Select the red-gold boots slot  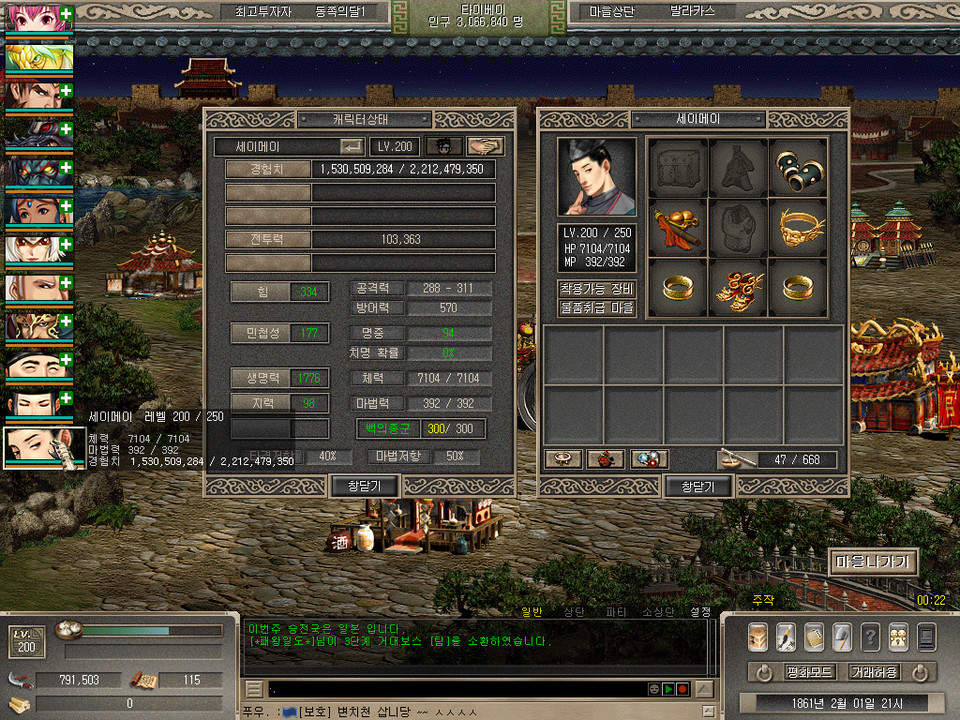[738, 288]
